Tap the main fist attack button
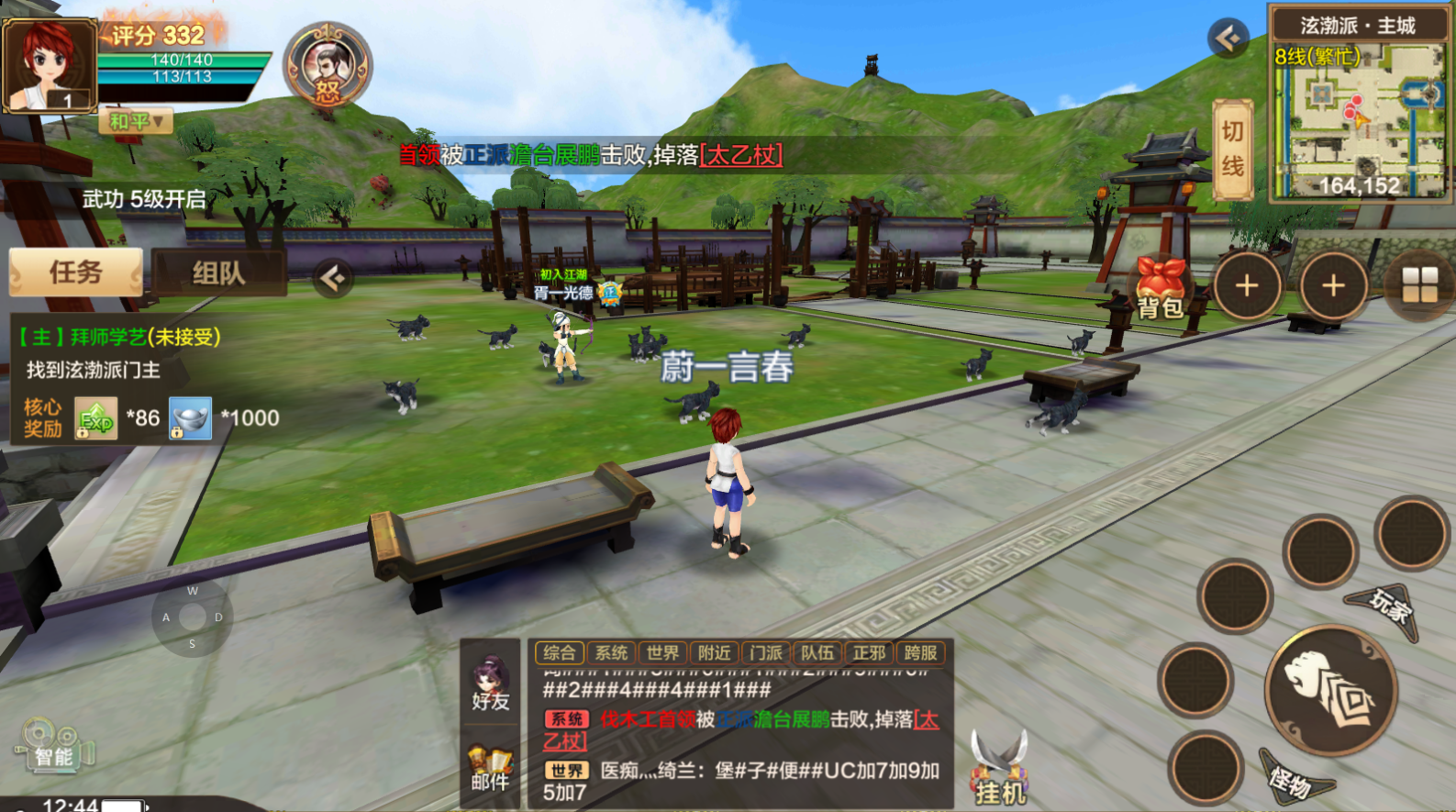The image size is (1456, 812). [1330, 691]
